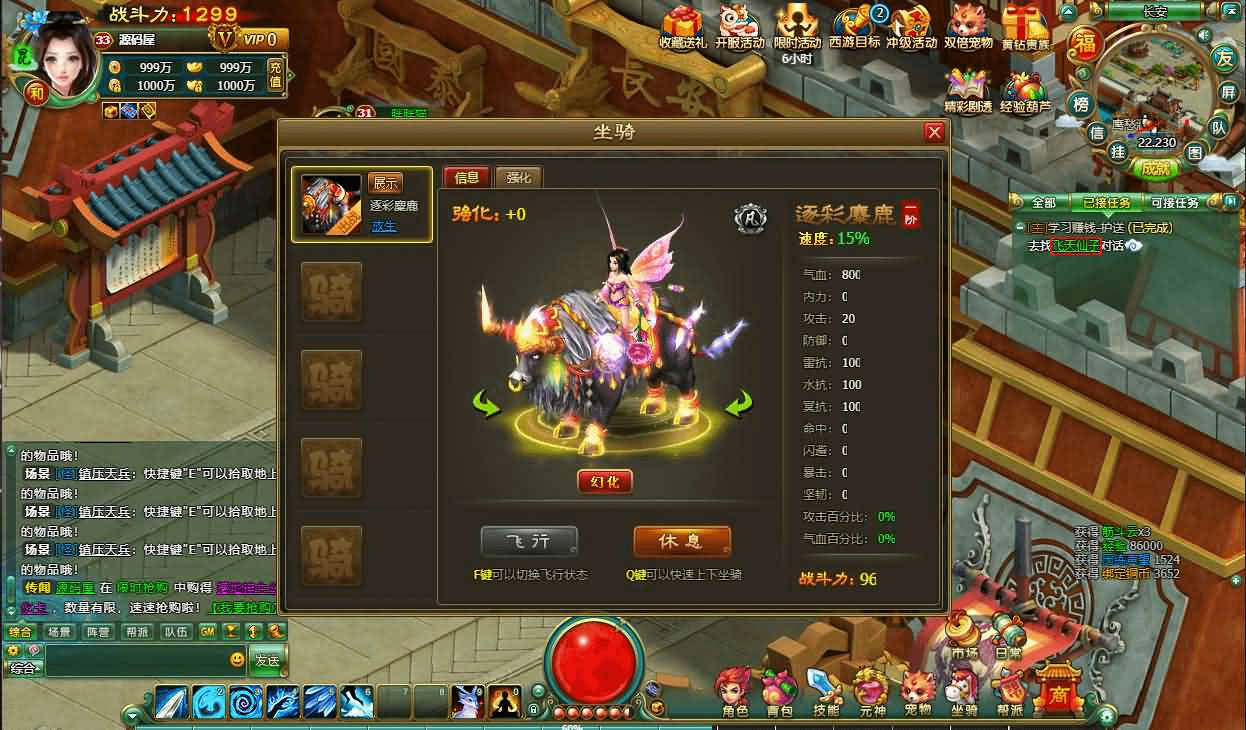Open the 技能 skills menu

825,692
